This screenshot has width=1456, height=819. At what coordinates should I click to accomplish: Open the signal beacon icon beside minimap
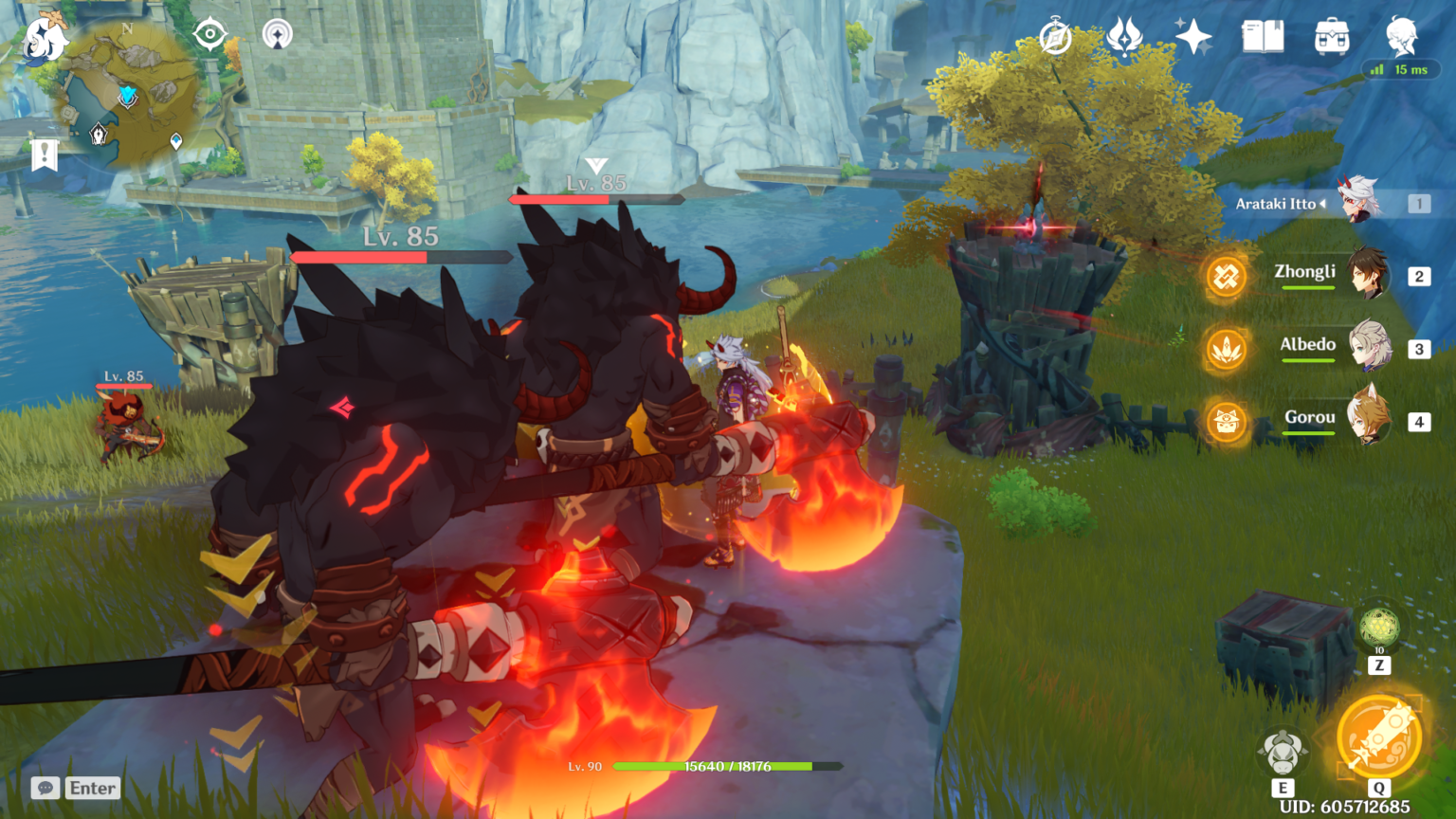pos(277,35)
